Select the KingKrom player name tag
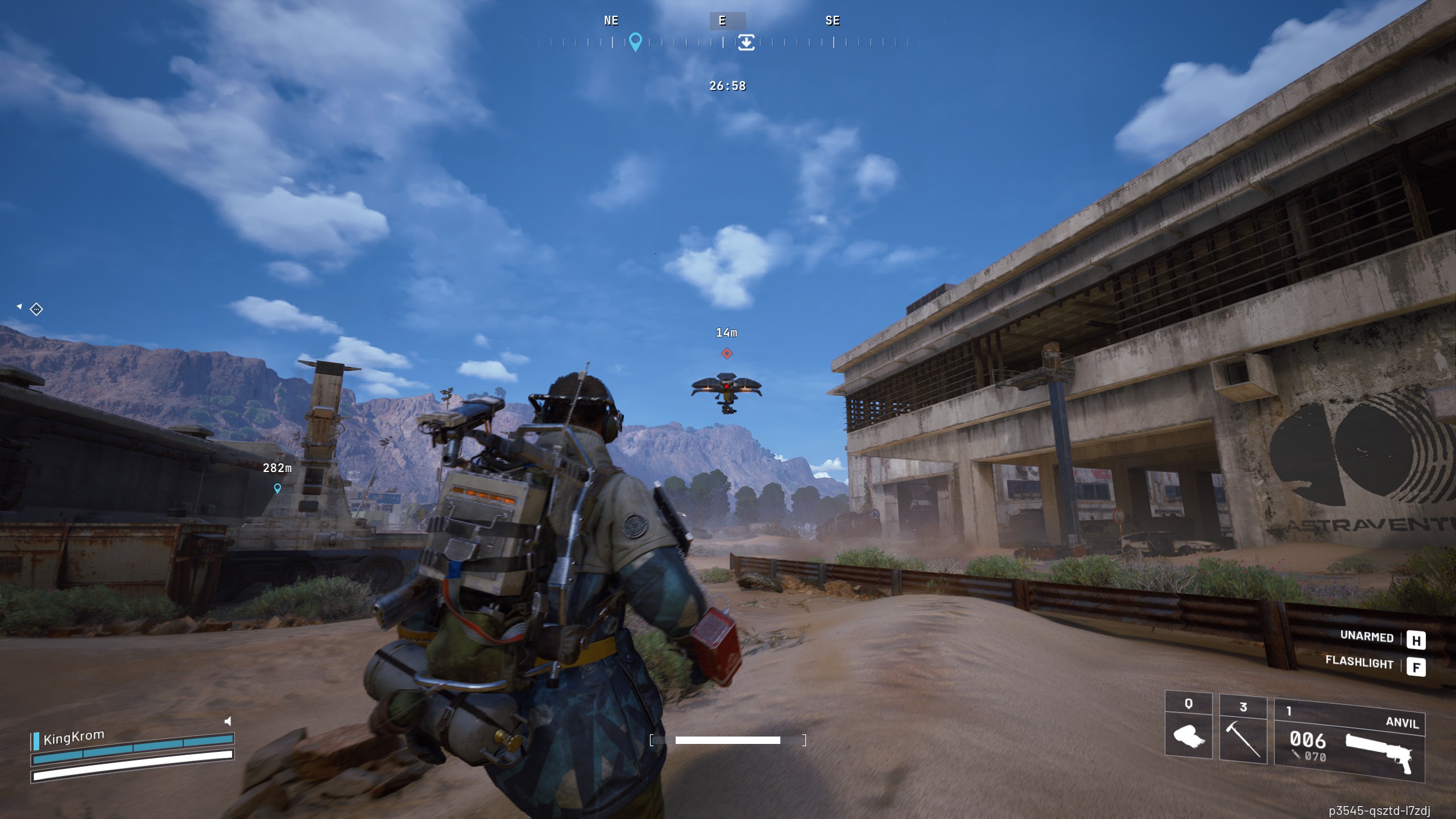The width and height of the screenshot is (1456, 819). click(73, 738)
